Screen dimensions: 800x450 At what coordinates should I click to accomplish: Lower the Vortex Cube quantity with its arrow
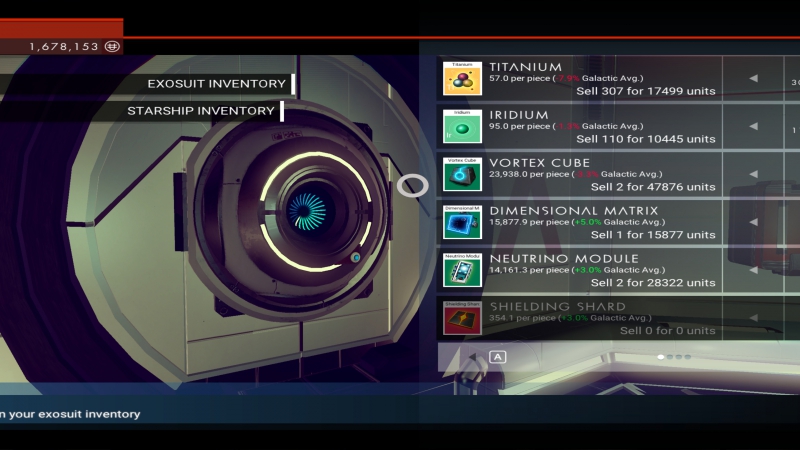point(753,175)
